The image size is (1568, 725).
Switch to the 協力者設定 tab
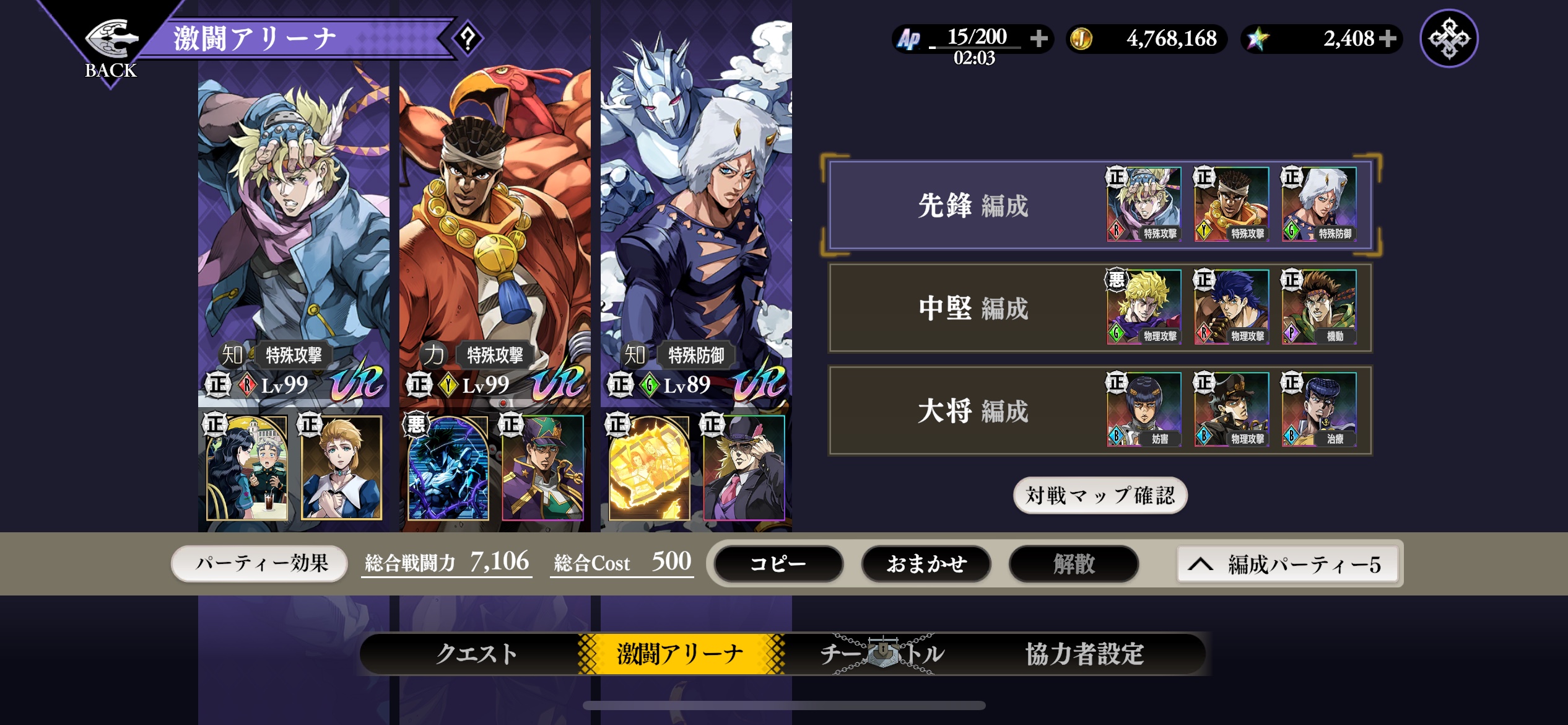pos(1084,654)
